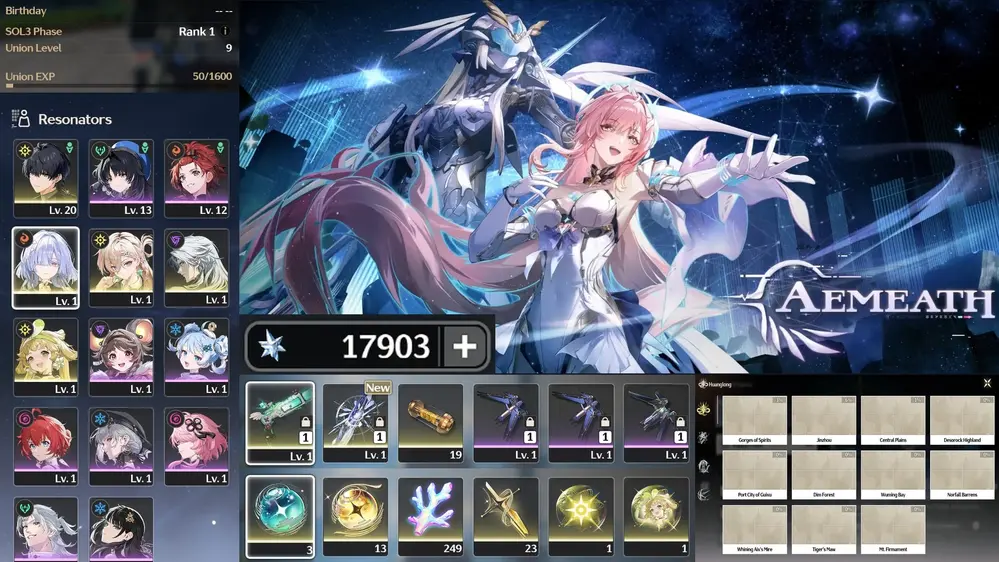Select the golden orb item with count 13

pos(355,515)
